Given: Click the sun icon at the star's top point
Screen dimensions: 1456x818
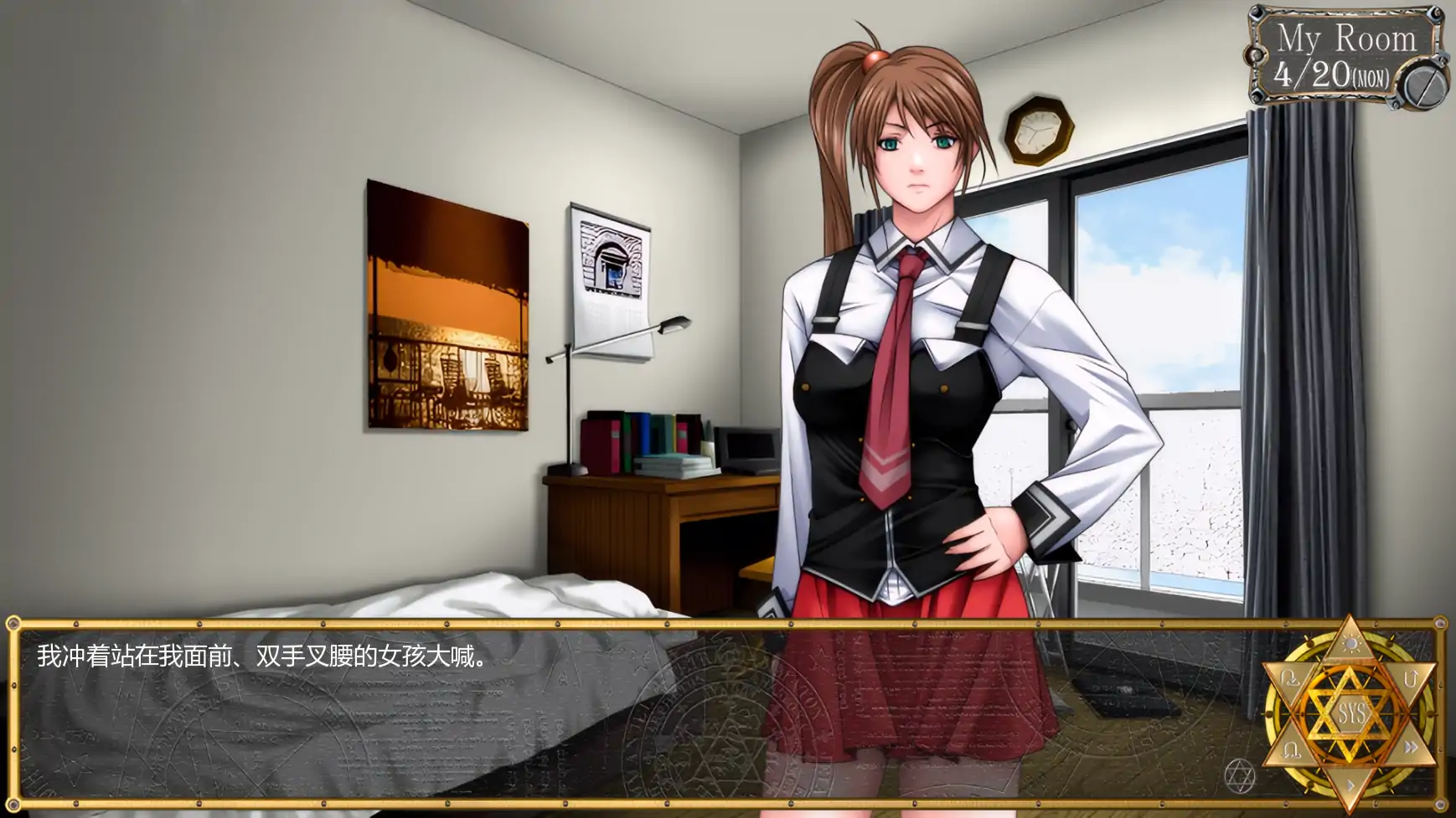Looking at the screenshot, I should tap(1351, 644).
